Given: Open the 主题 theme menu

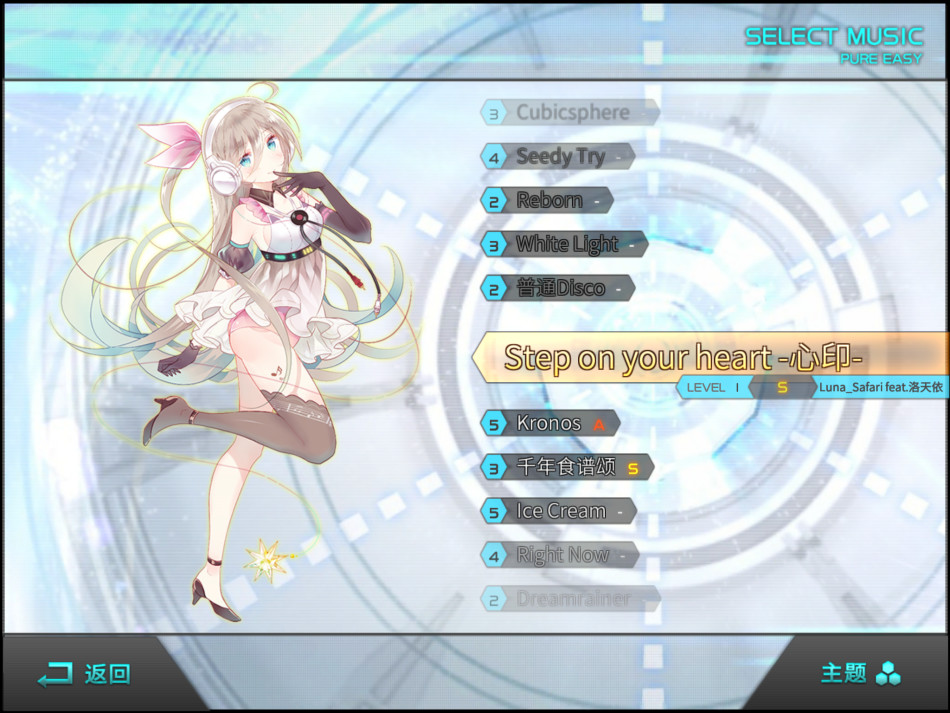Looking at the screenshot, I should tap(860, 673).
